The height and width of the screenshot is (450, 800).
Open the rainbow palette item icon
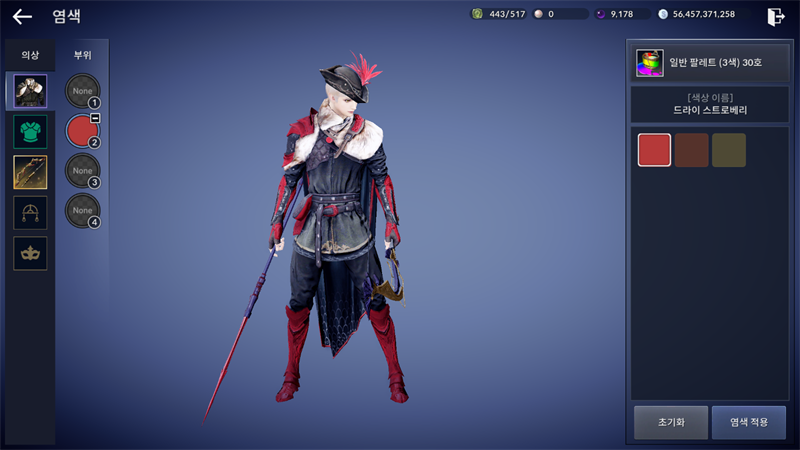650,62
